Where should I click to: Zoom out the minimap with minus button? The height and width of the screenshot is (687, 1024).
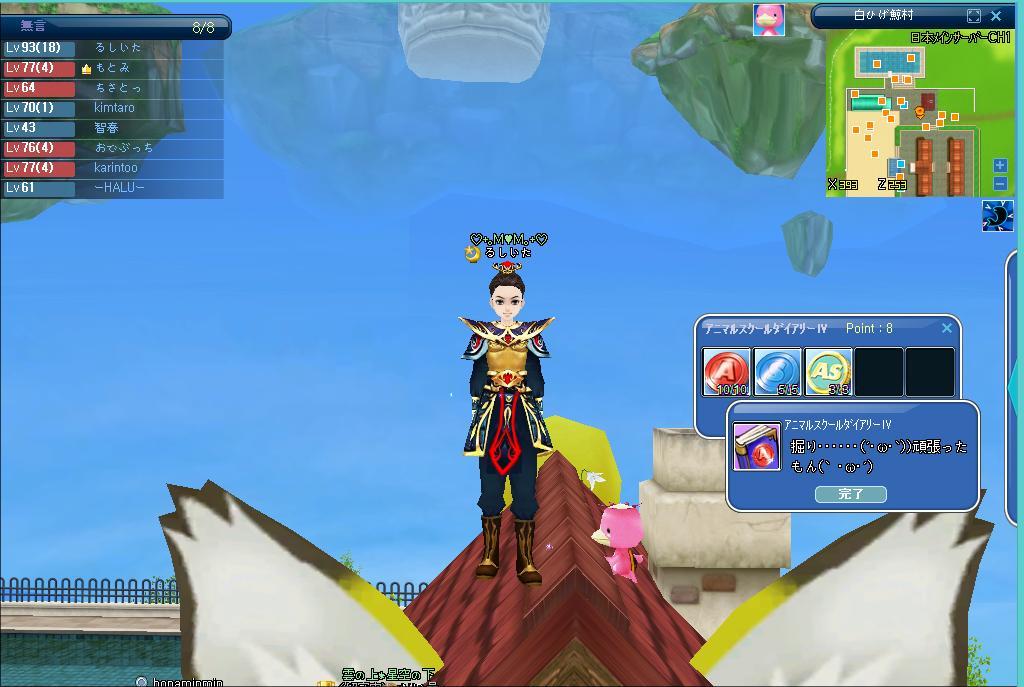pyautogui.click(x=1000, y=183)
